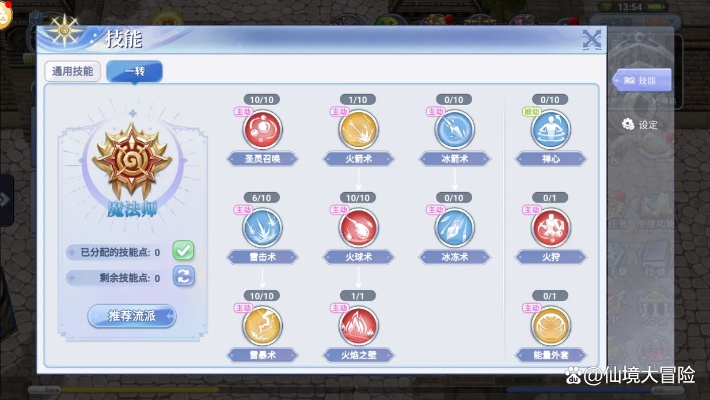Click the 推荐流派 button
This screenshot has height=400, width=710.
coord(131,316)
